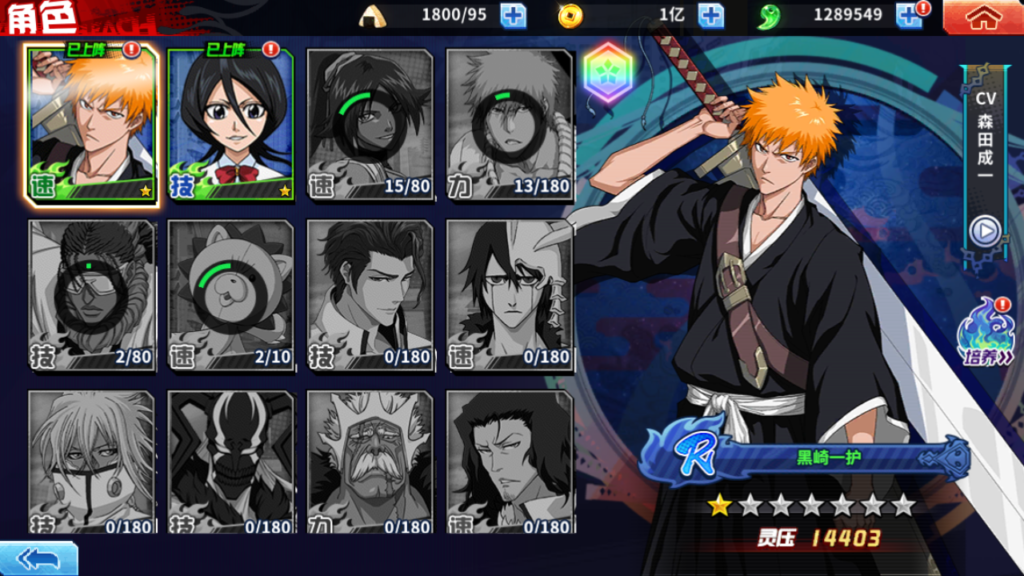Choose the Starrk card in bottom row
The image size is (1024, 576).
pos(509,462)
